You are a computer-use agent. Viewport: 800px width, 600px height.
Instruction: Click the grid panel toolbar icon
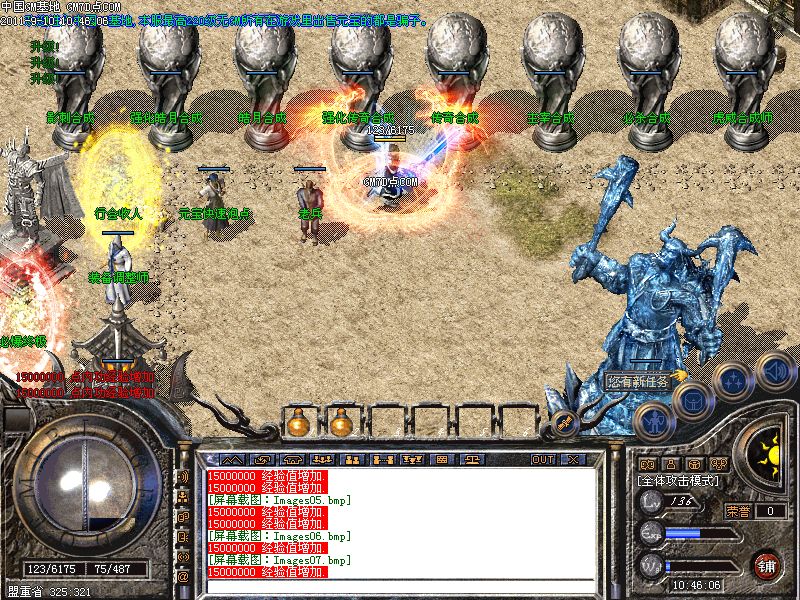point(442,459)
